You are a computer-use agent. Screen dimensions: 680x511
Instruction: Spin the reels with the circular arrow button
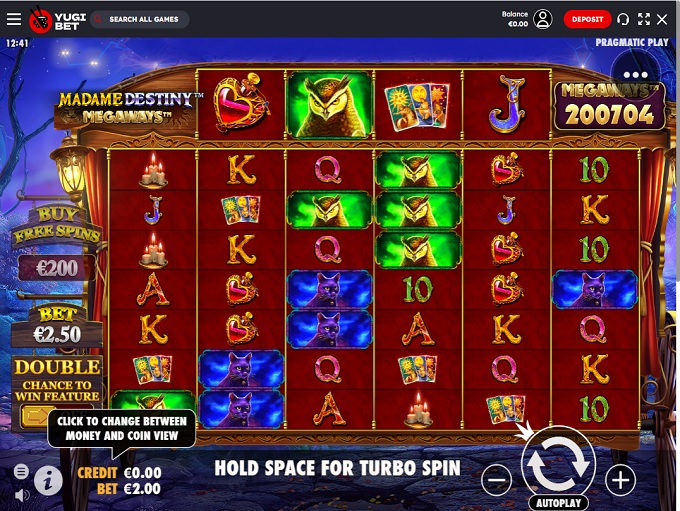tap(558, 461)
